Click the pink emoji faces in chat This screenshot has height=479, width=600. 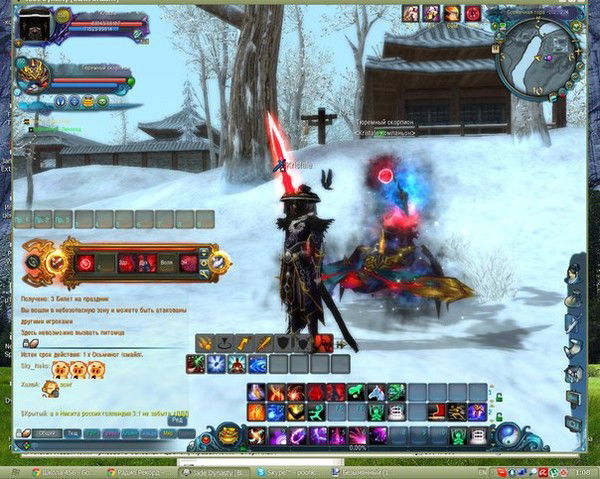[x=77, y=369]
